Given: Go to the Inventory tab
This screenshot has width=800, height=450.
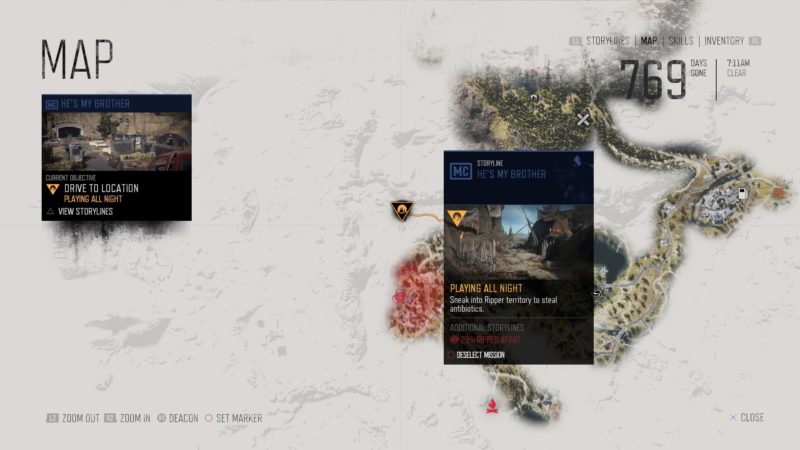Looking at the screenshot, I should (724, 41).
